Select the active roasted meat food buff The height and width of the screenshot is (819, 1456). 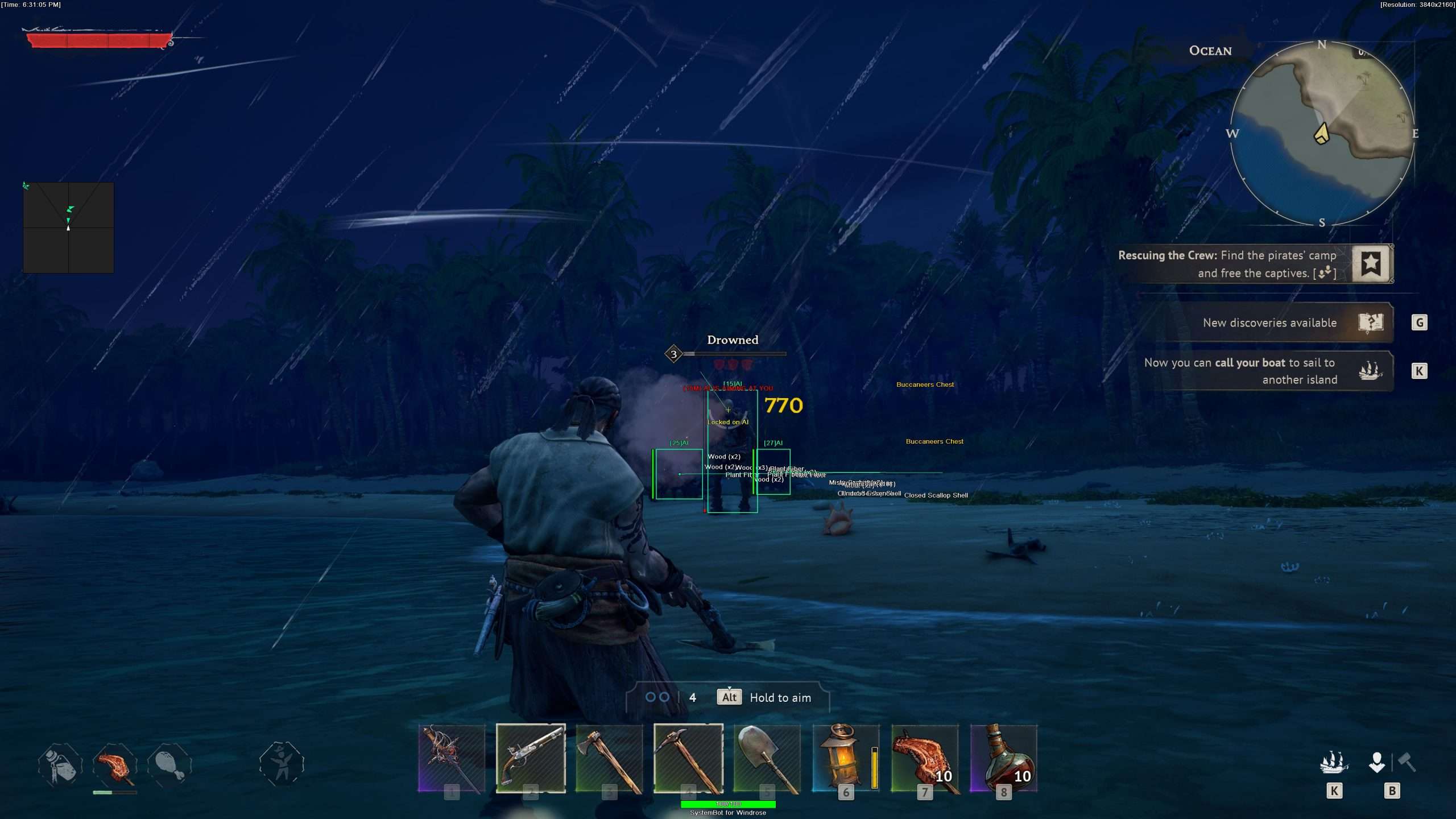pyautogui.click(x=115, y=764)
